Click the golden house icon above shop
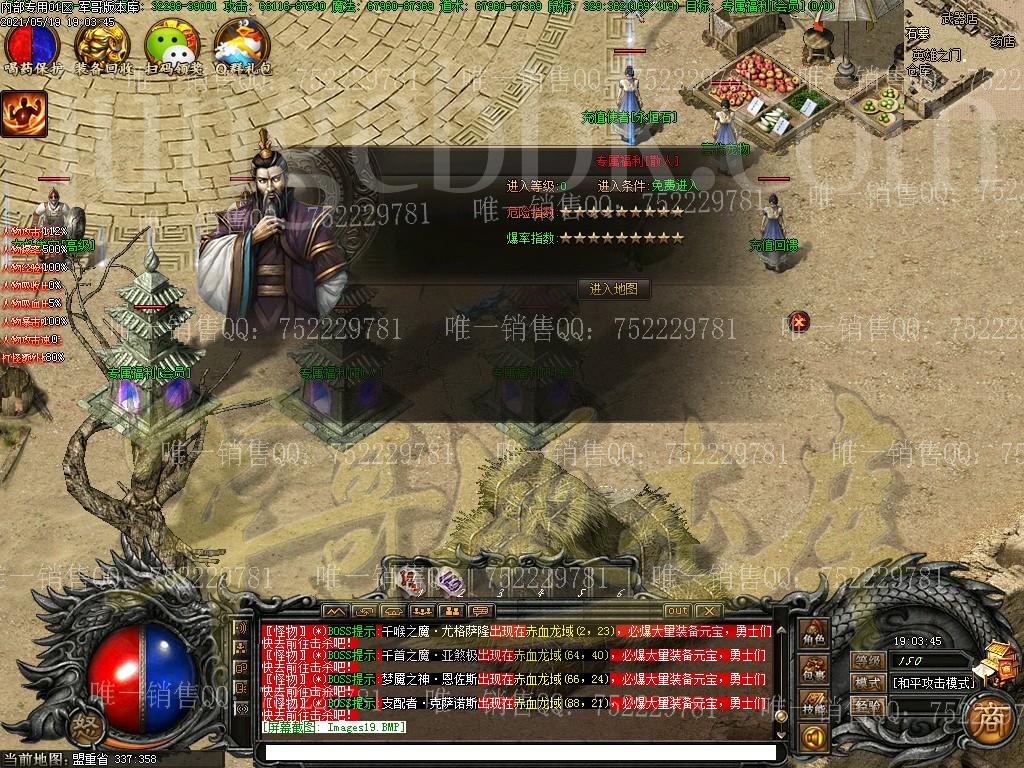Screen dimensions: 1024x768 998,662
